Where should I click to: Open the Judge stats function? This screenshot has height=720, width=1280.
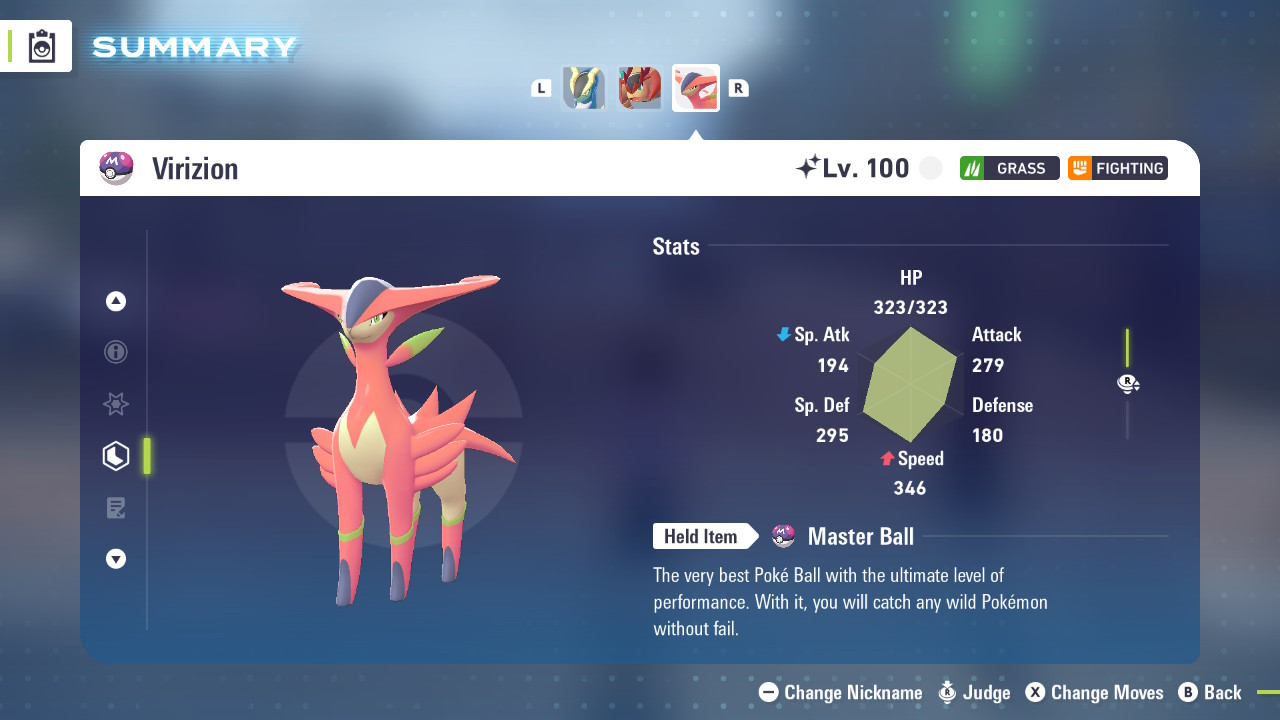[974, 692]
